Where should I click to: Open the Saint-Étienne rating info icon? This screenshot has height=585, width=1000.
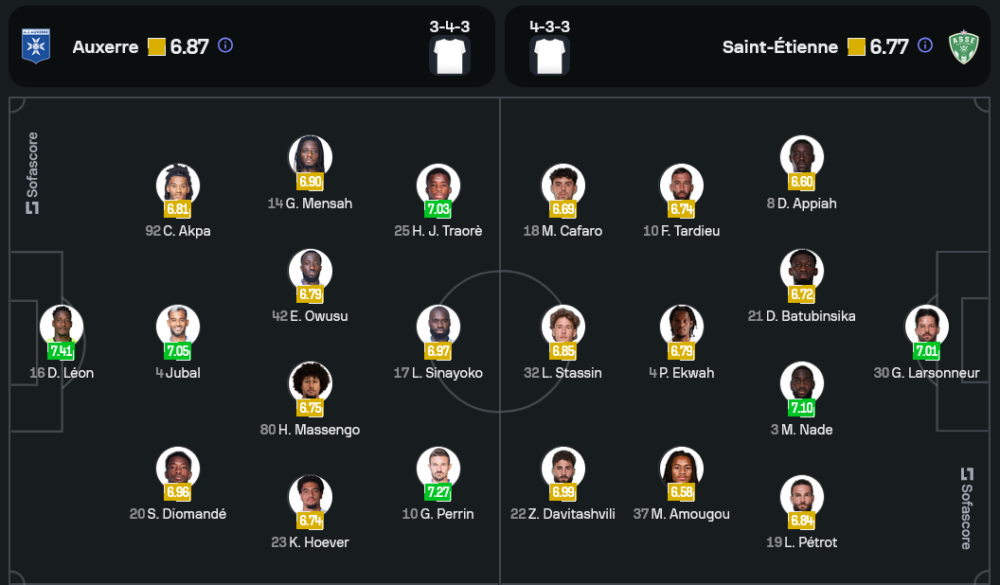(925, 45)
